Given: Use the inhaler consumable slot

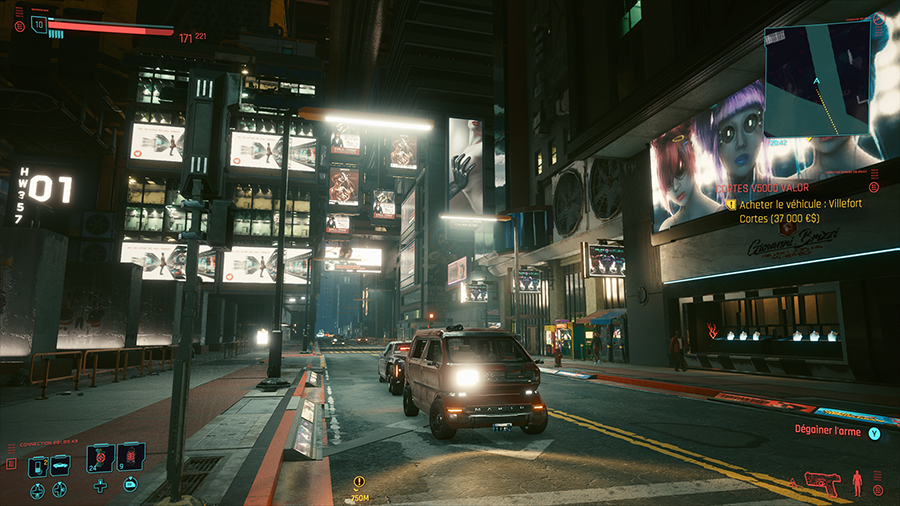Looking at the screenshot, I should (100, 459).
